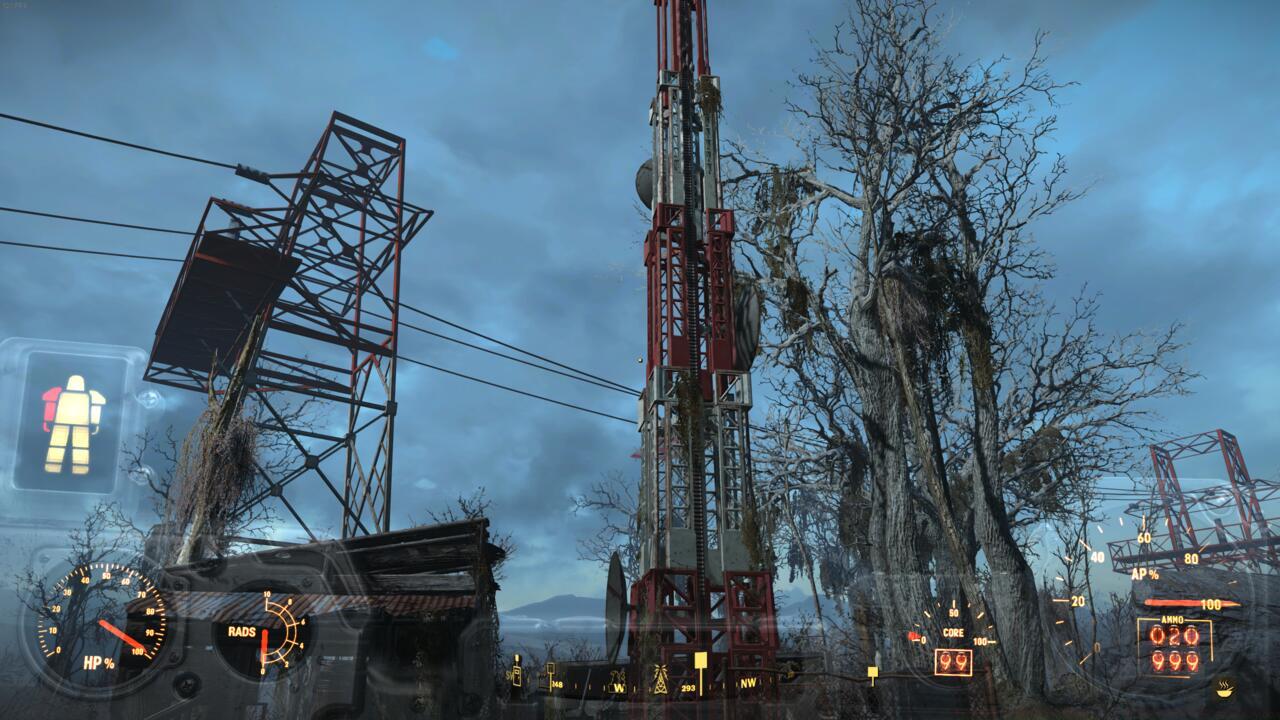
Task: Click the fusion CORE digit readout showing 99
Action: click(952, 661)
